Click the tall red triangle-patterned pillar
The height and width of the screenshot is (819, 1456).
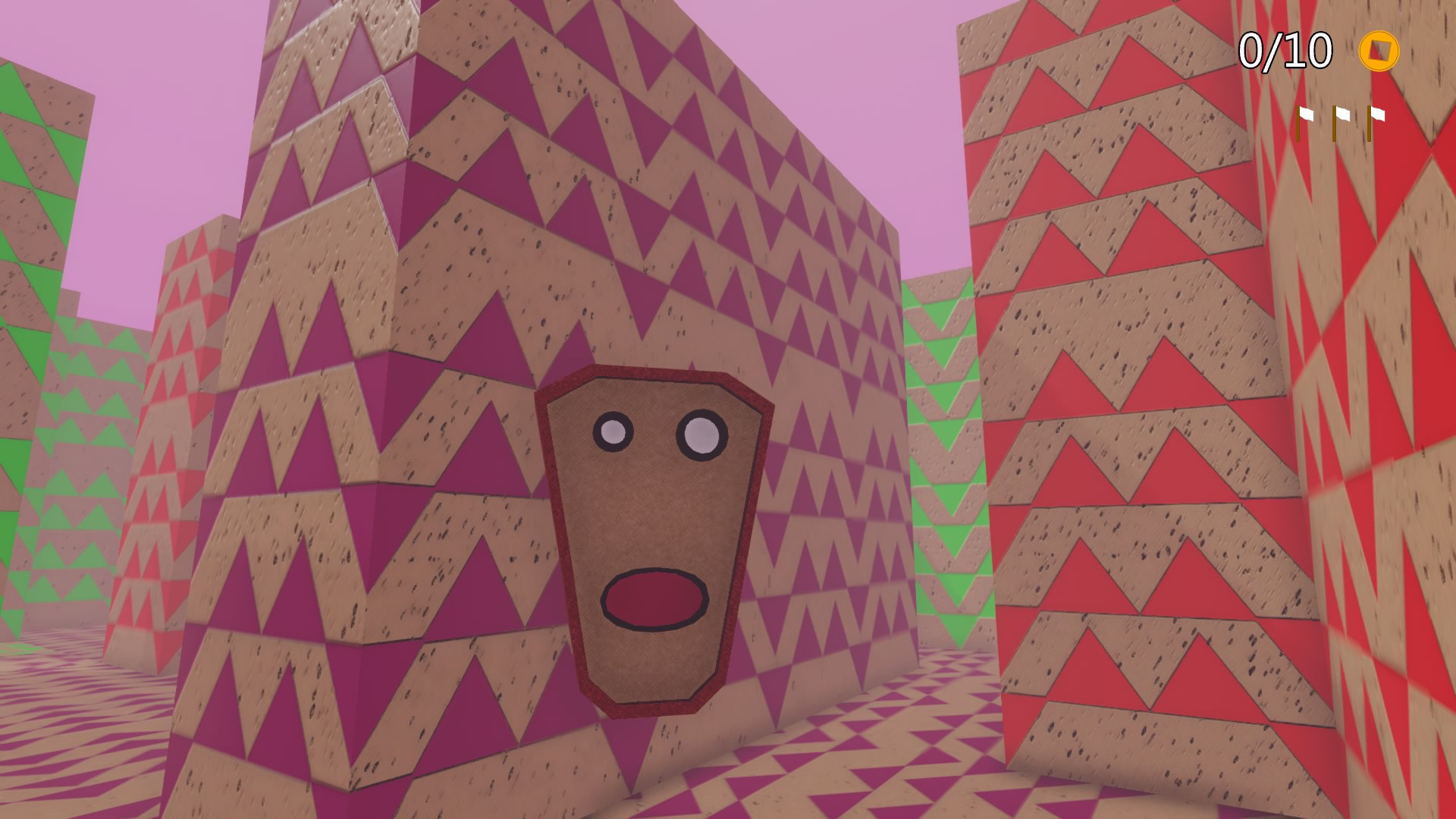point(1122,379)
